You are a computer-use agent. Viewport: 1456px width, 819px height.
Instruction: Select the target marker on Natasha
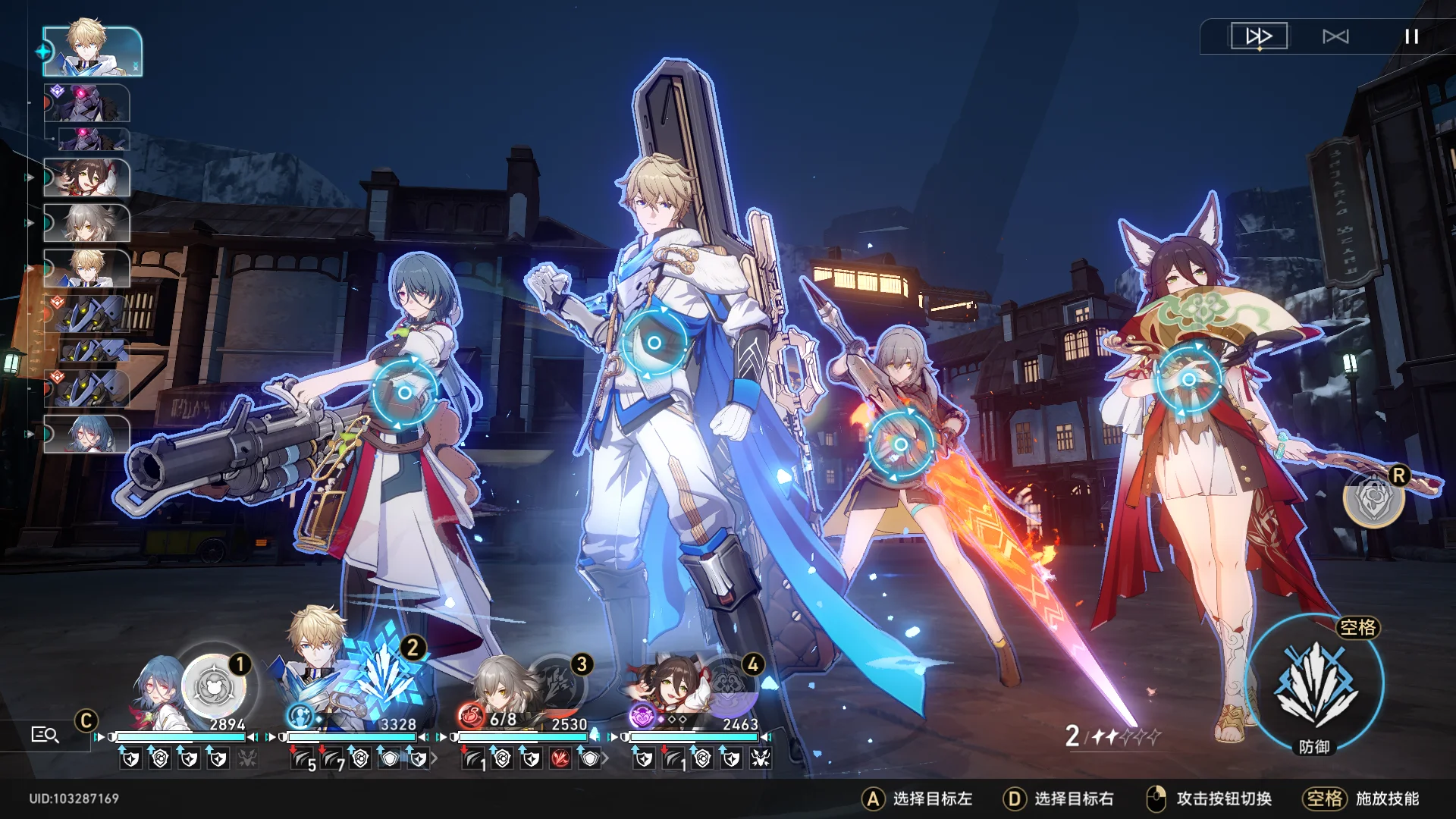404,393
